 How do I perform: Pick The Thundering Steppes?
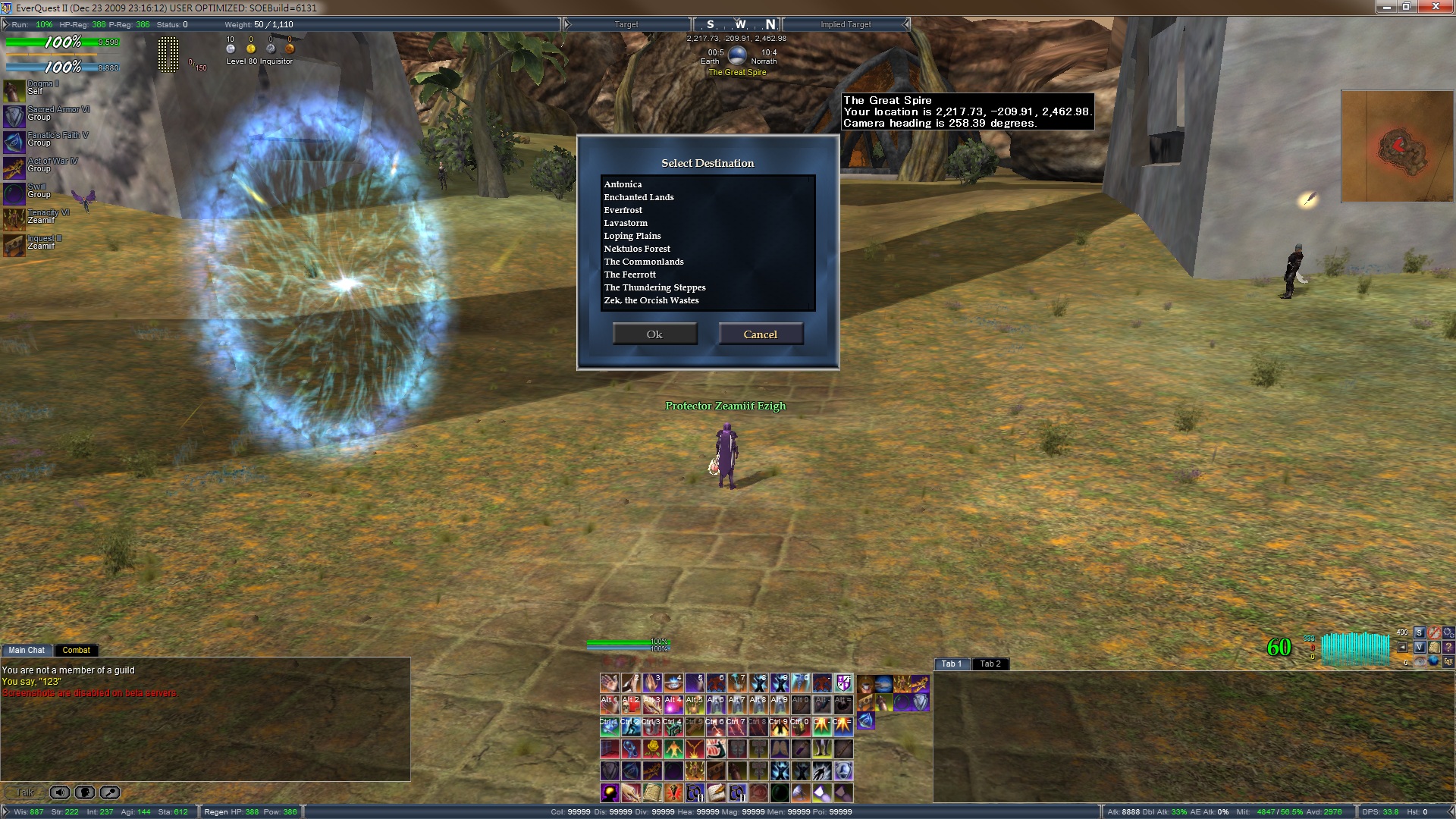pos(654,287)
